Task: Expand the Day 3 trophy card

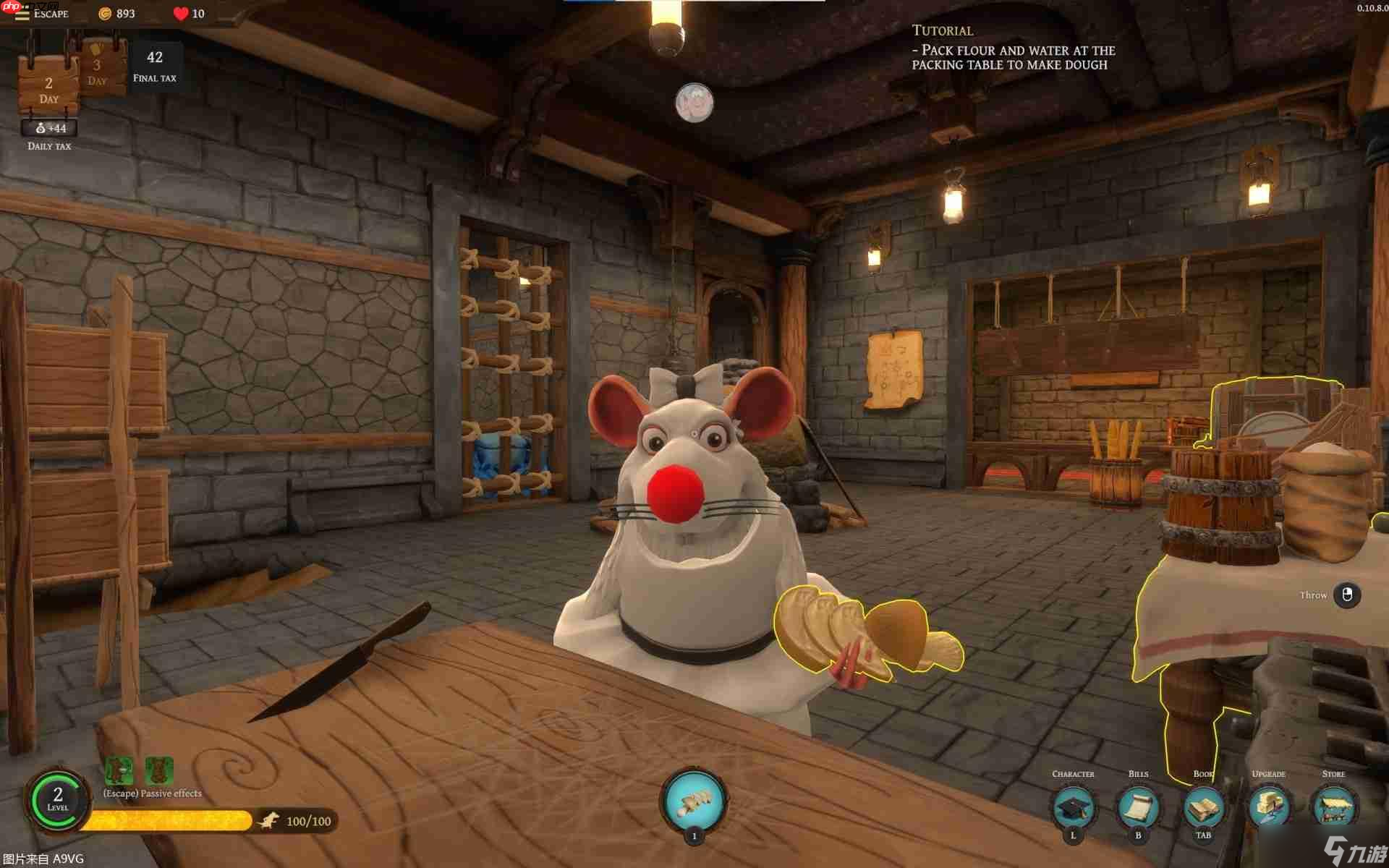Action: coord(98,67)
